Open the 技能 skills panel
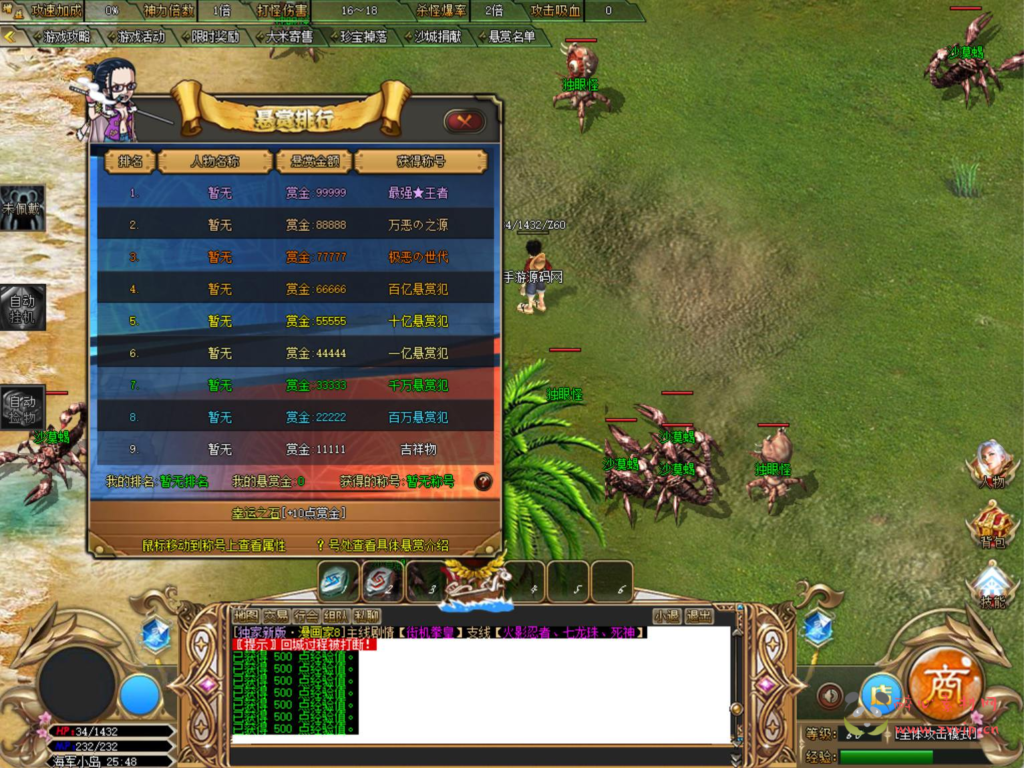The height and width of the screenshot is (768, 1024). coord(991,586)
